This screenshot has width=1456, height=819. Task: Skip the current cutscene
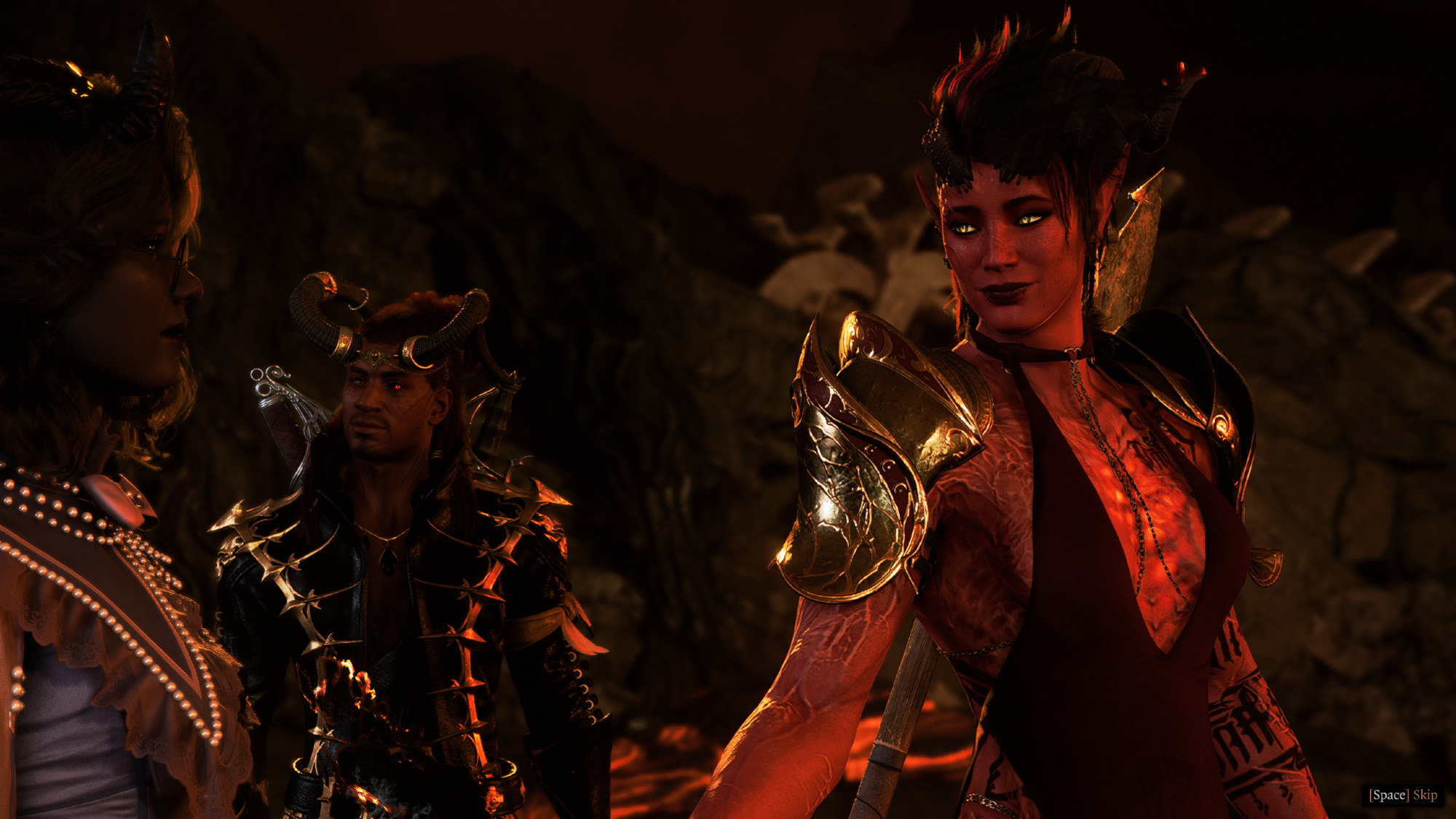tap(1403, 795)
